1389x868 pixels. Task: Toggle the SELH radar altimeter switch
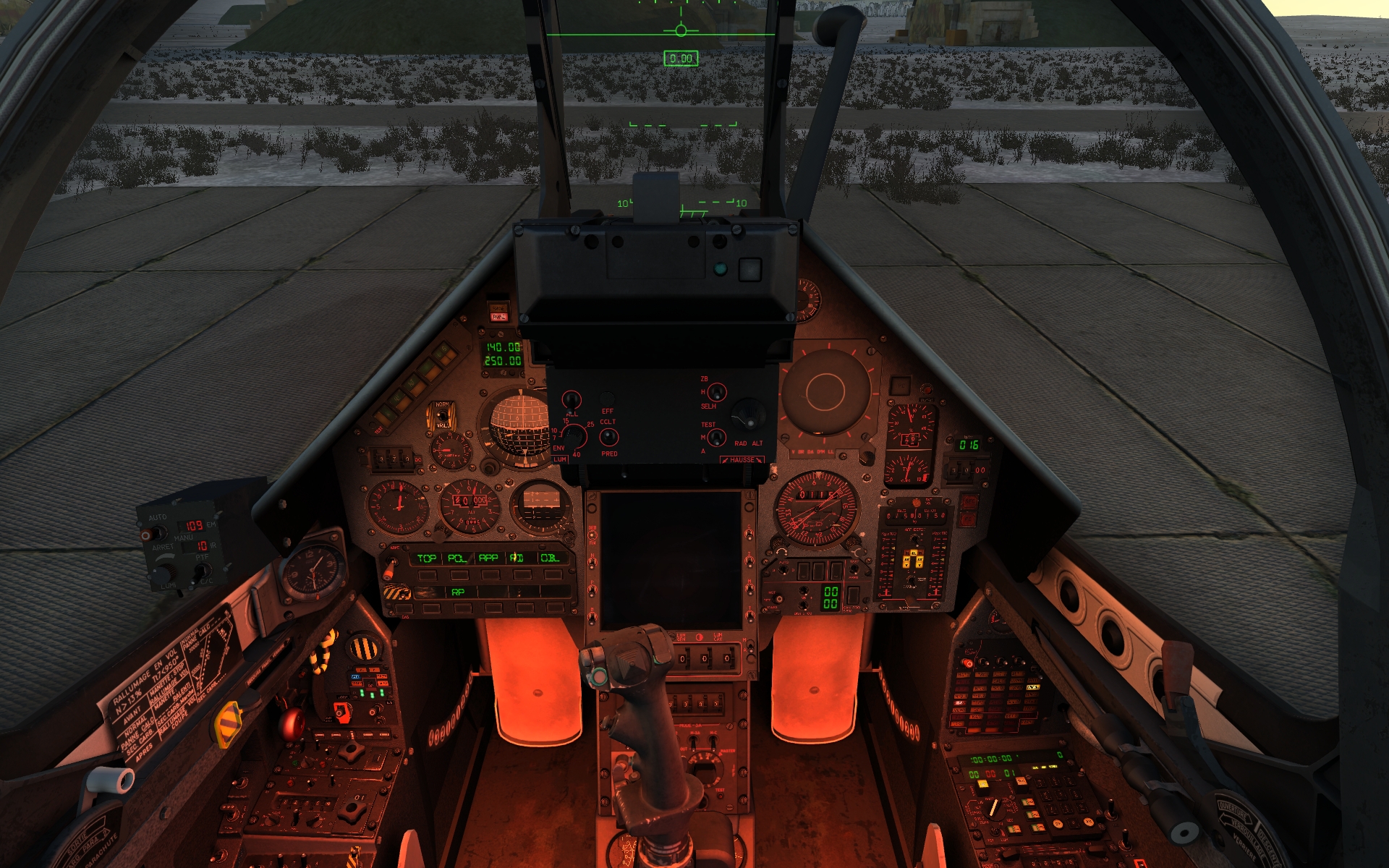715,393
